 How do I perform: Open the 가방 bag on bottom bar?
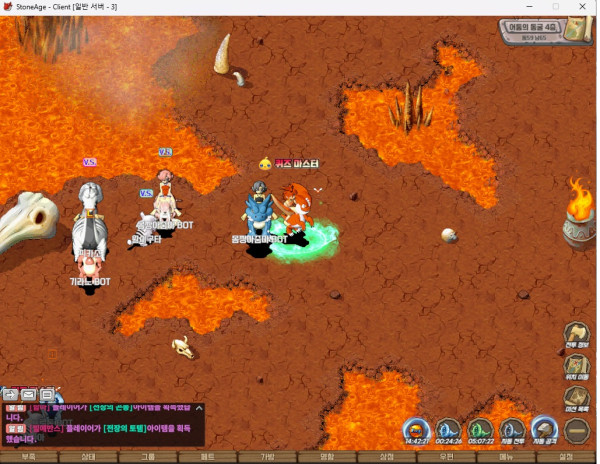267,457
